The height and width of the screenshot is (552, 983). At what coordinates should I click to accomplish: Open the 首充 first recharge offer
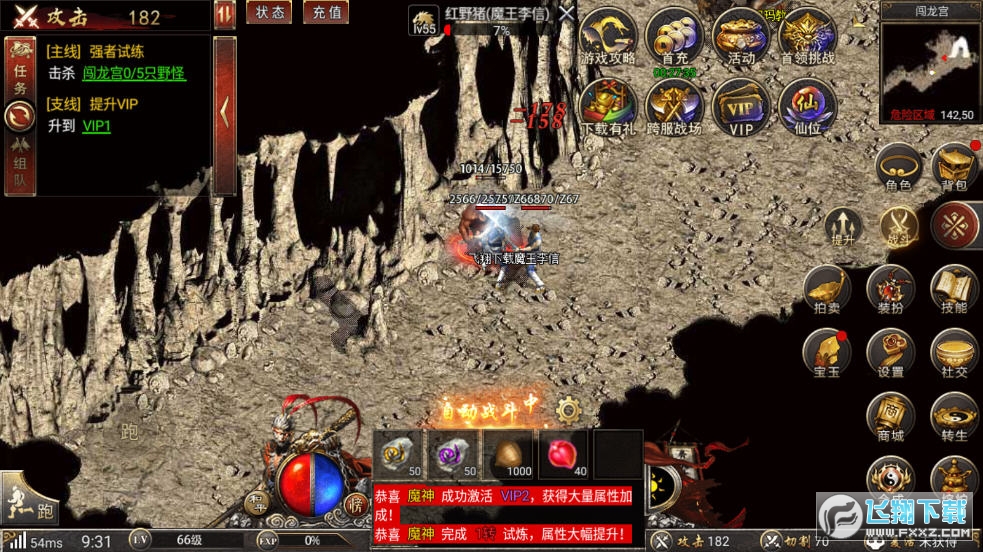point(673,37)
